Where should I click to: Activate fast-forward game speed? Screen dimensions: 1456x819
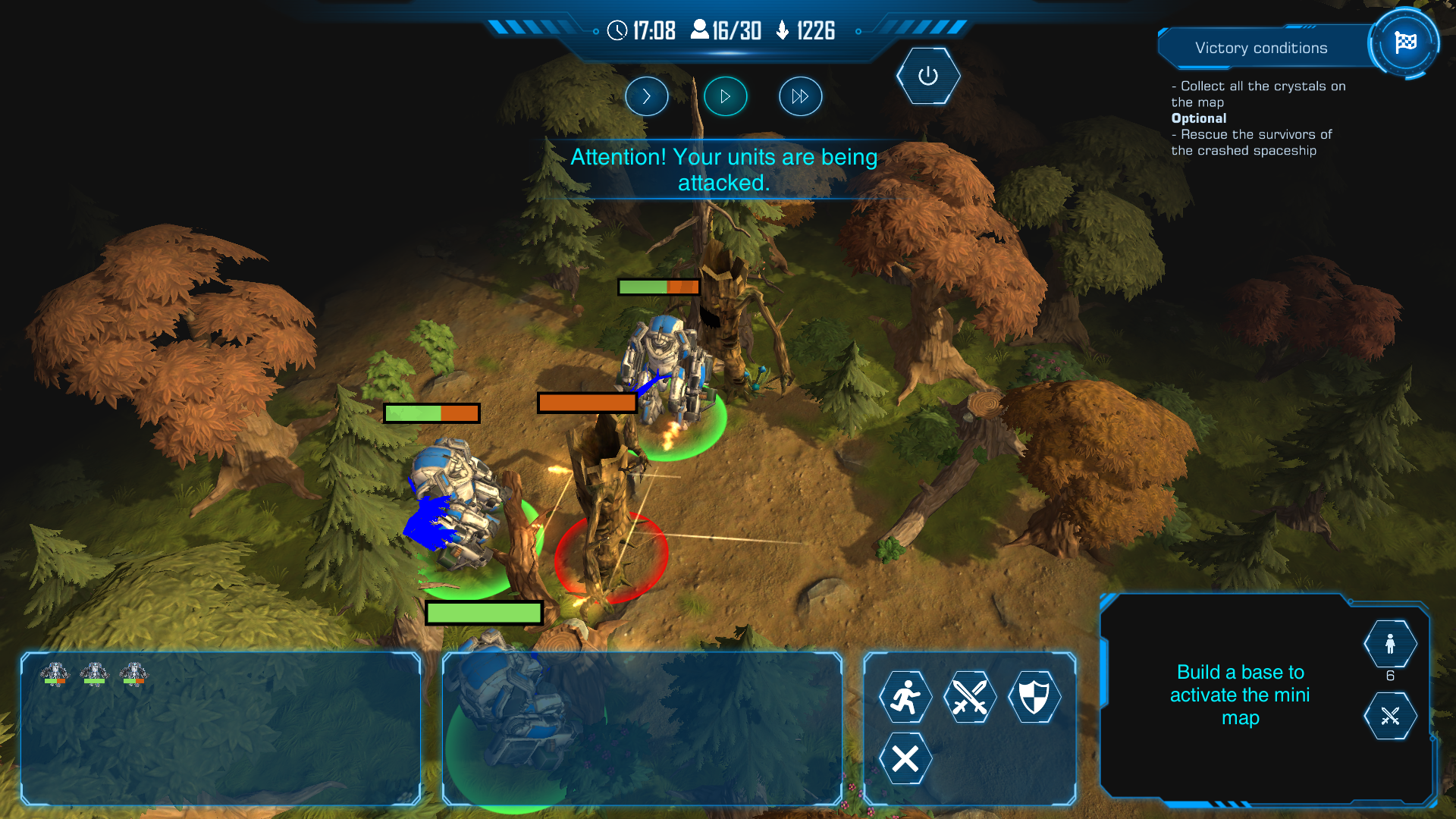[x=800, y=96]
